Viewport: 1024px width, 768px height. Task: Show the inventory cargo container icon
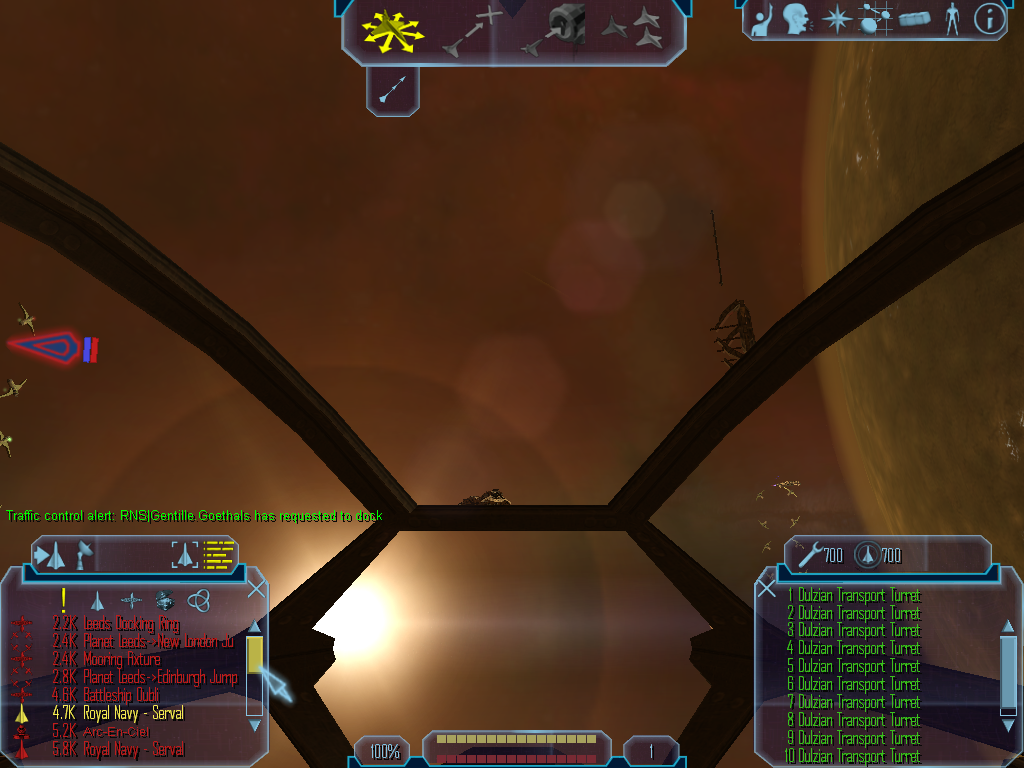914,19
